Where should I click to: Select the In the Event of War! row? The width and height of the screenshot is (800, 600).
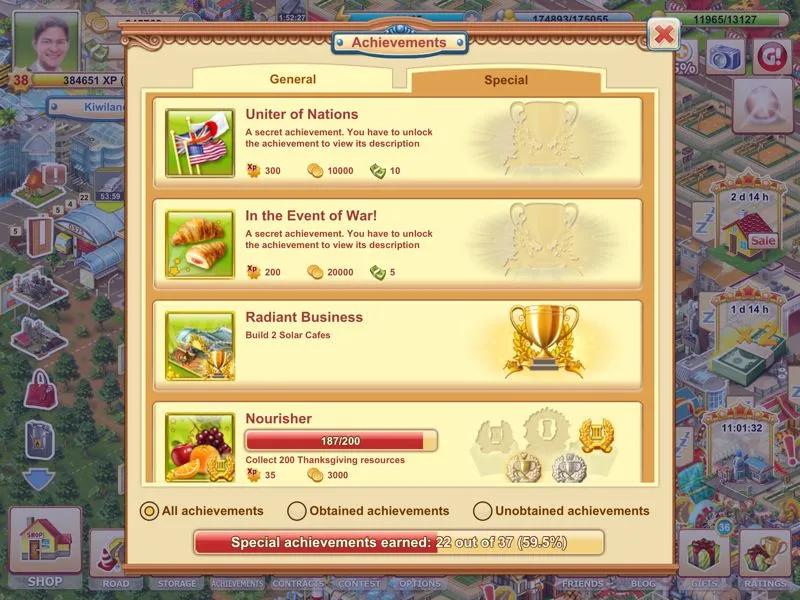[x=397, y=244]
